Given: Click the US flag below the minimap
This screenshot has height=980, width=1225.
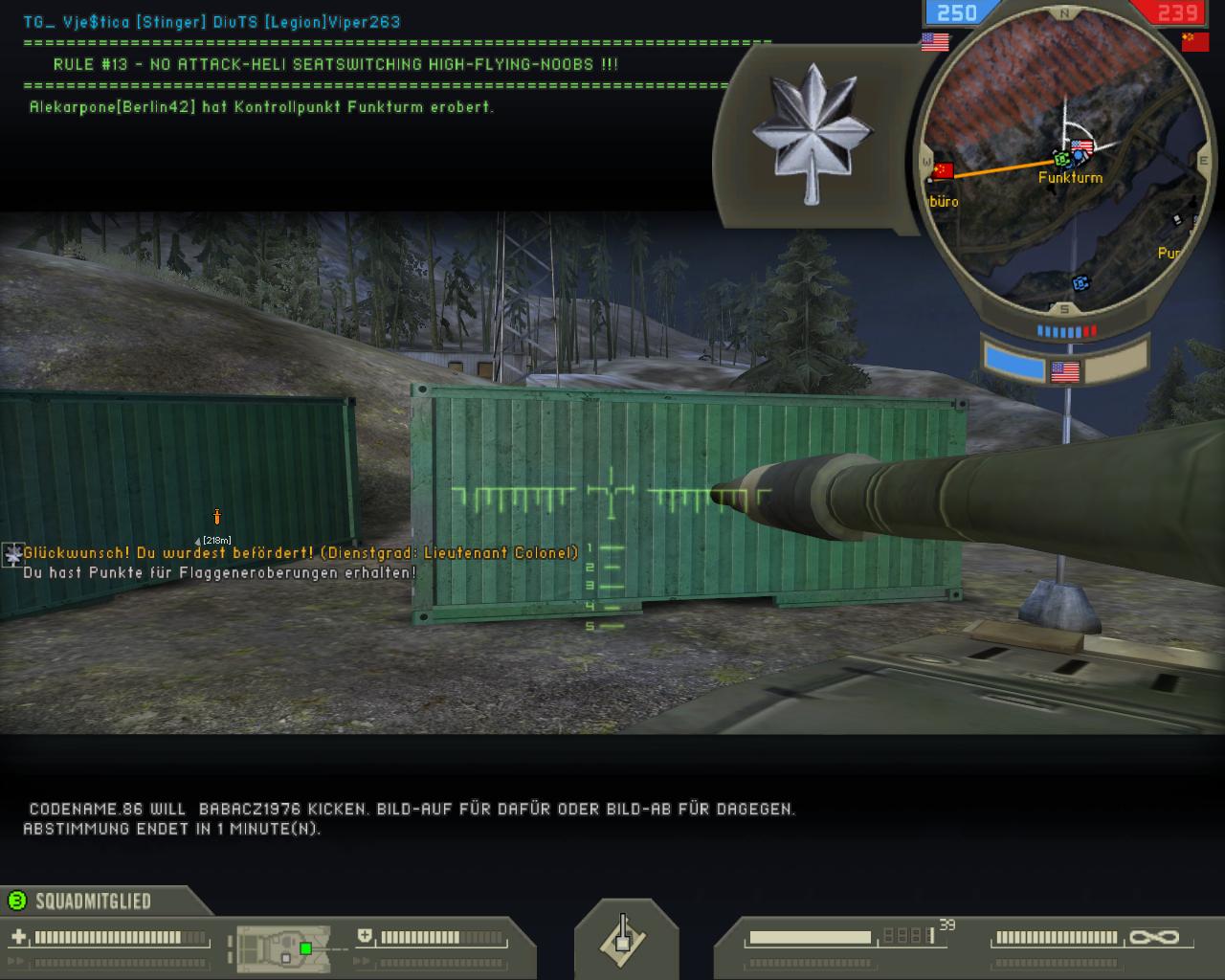Looking at the screenshot, I should [1064, 371].
